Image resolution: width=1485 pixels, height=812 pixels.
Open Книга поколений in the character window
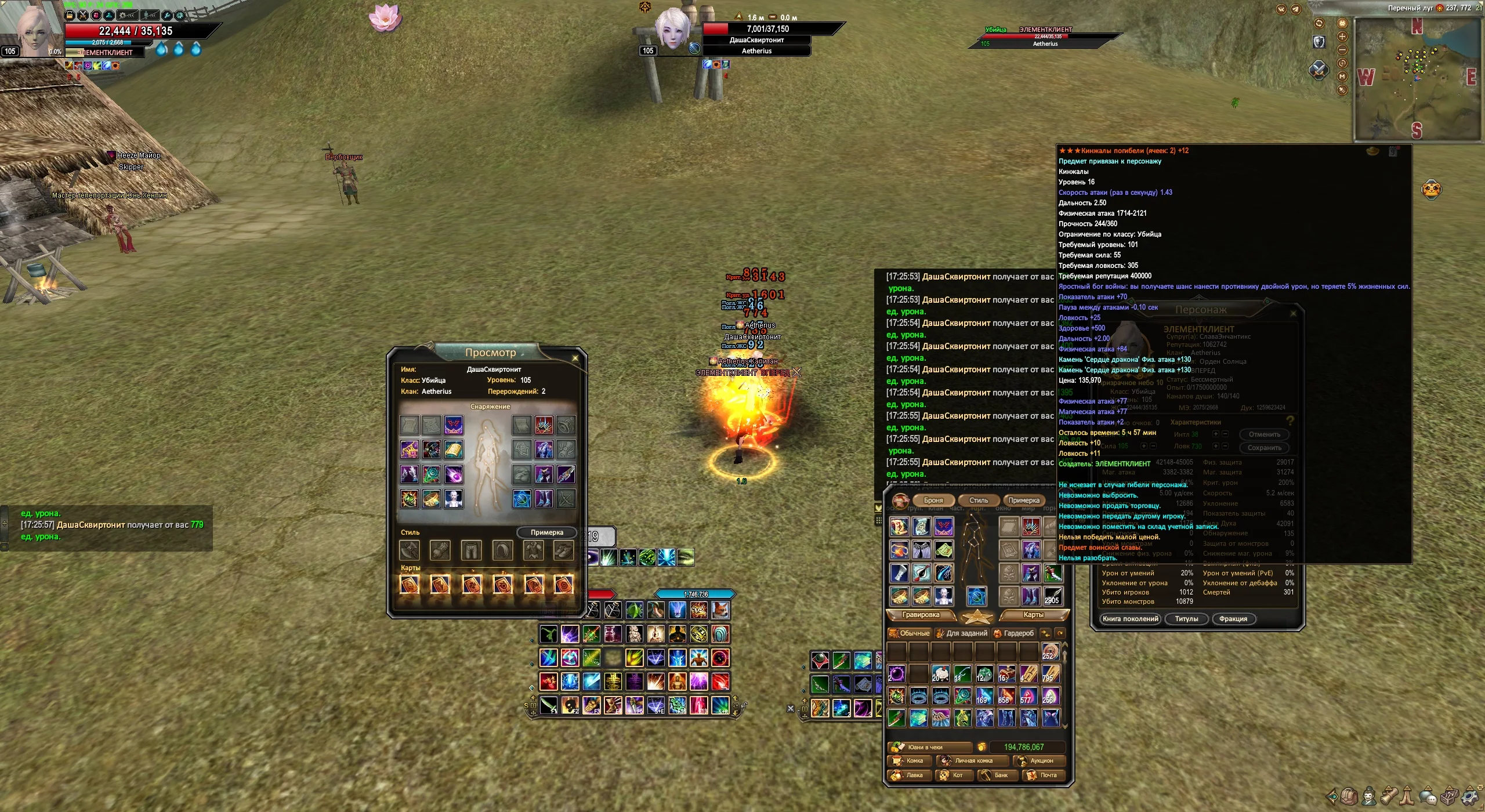pos(1130,619)
